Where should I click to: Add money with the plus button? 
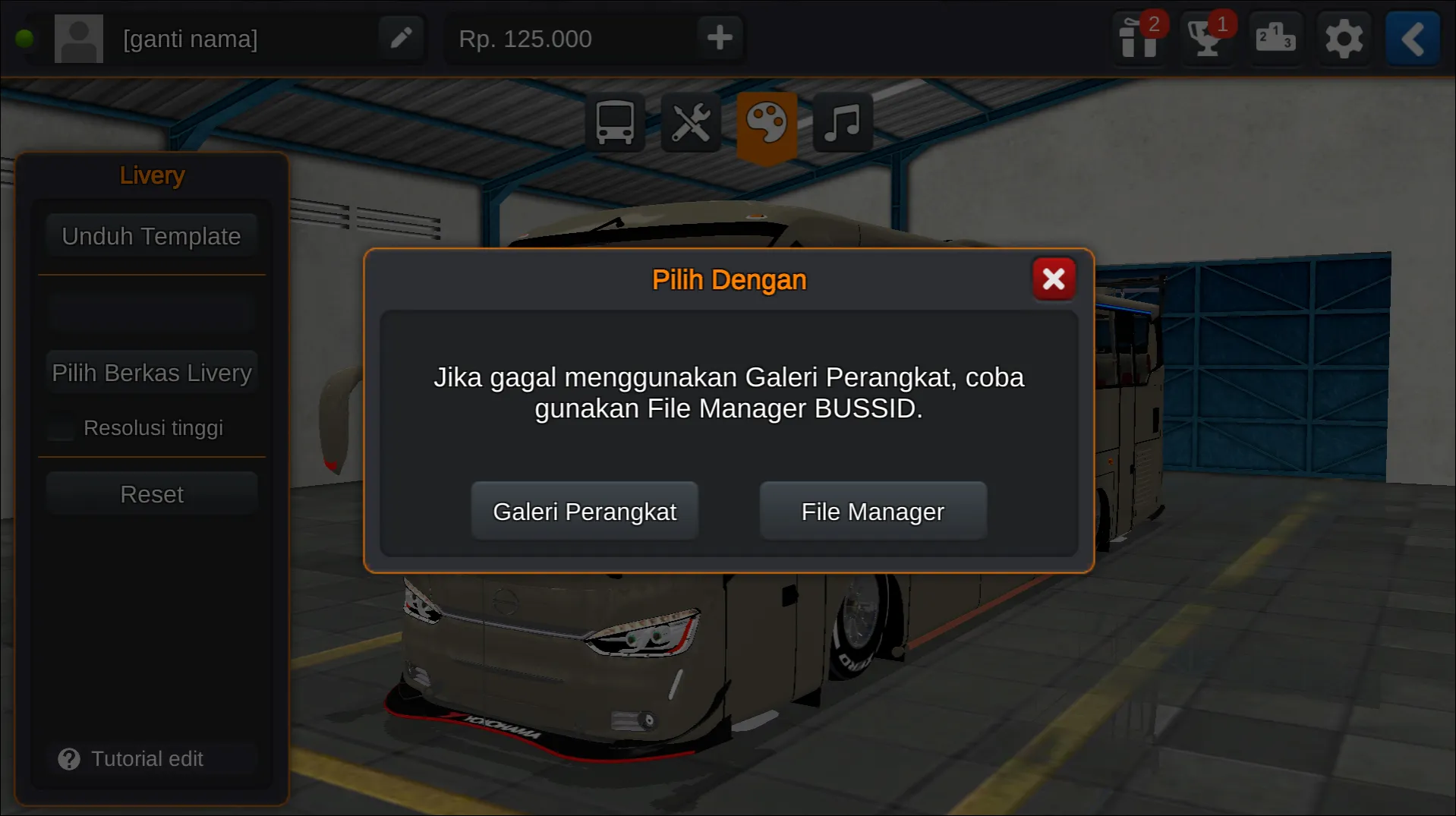coord(719,38)
